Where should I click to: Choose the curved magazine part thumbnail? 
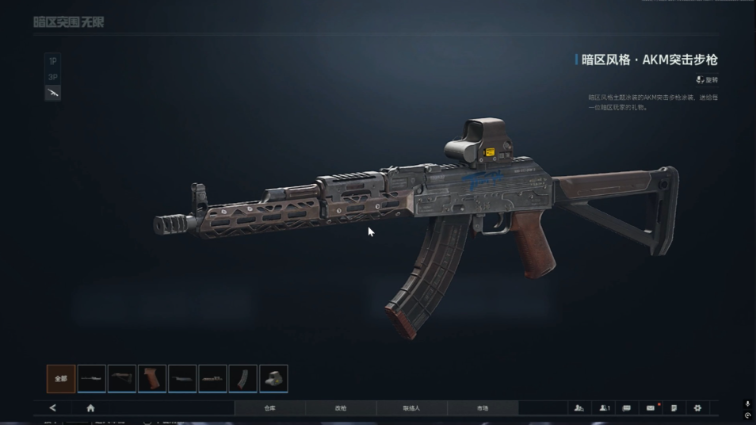243,378
